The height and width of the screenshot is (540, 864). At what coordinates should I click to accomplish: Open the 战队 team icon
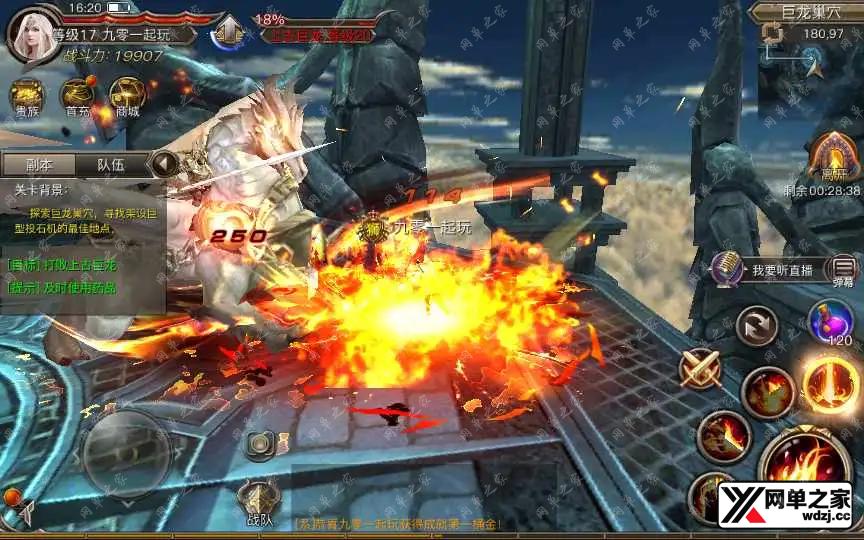click(x=258, y=499)
